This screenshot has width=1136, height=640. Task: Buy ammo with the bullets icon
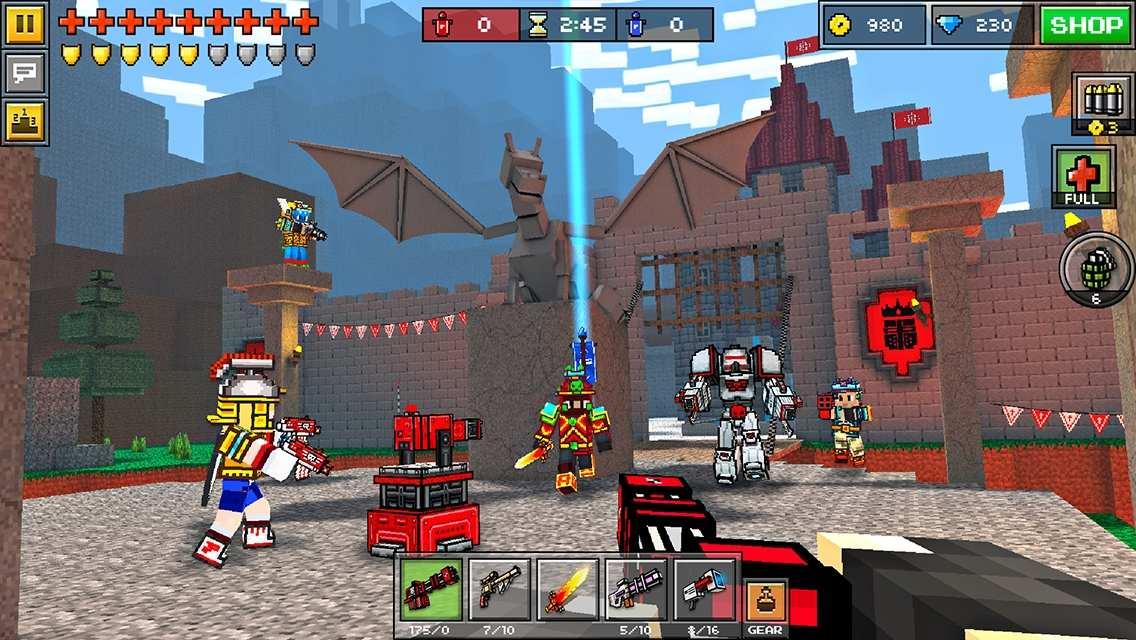pyautogui.click(x=1101, y=101)
